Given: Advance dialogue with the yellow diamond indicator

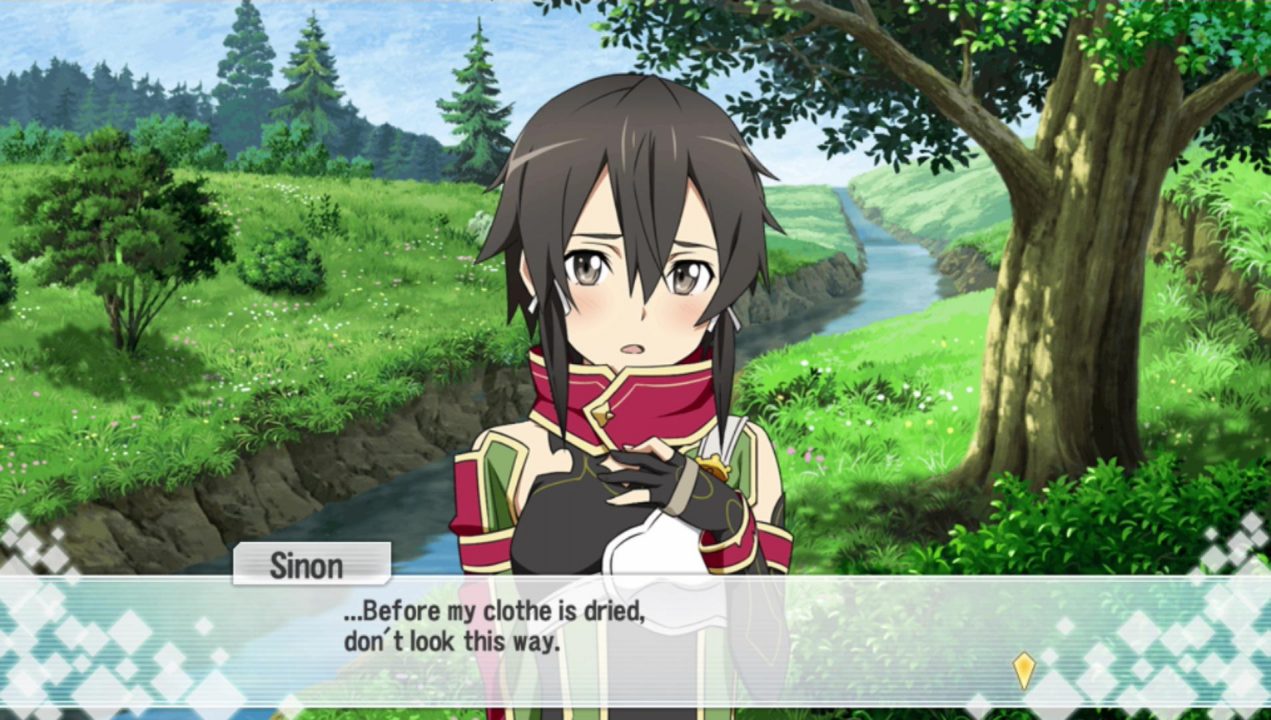Looking at the screenshot, I should point(1023,670).
